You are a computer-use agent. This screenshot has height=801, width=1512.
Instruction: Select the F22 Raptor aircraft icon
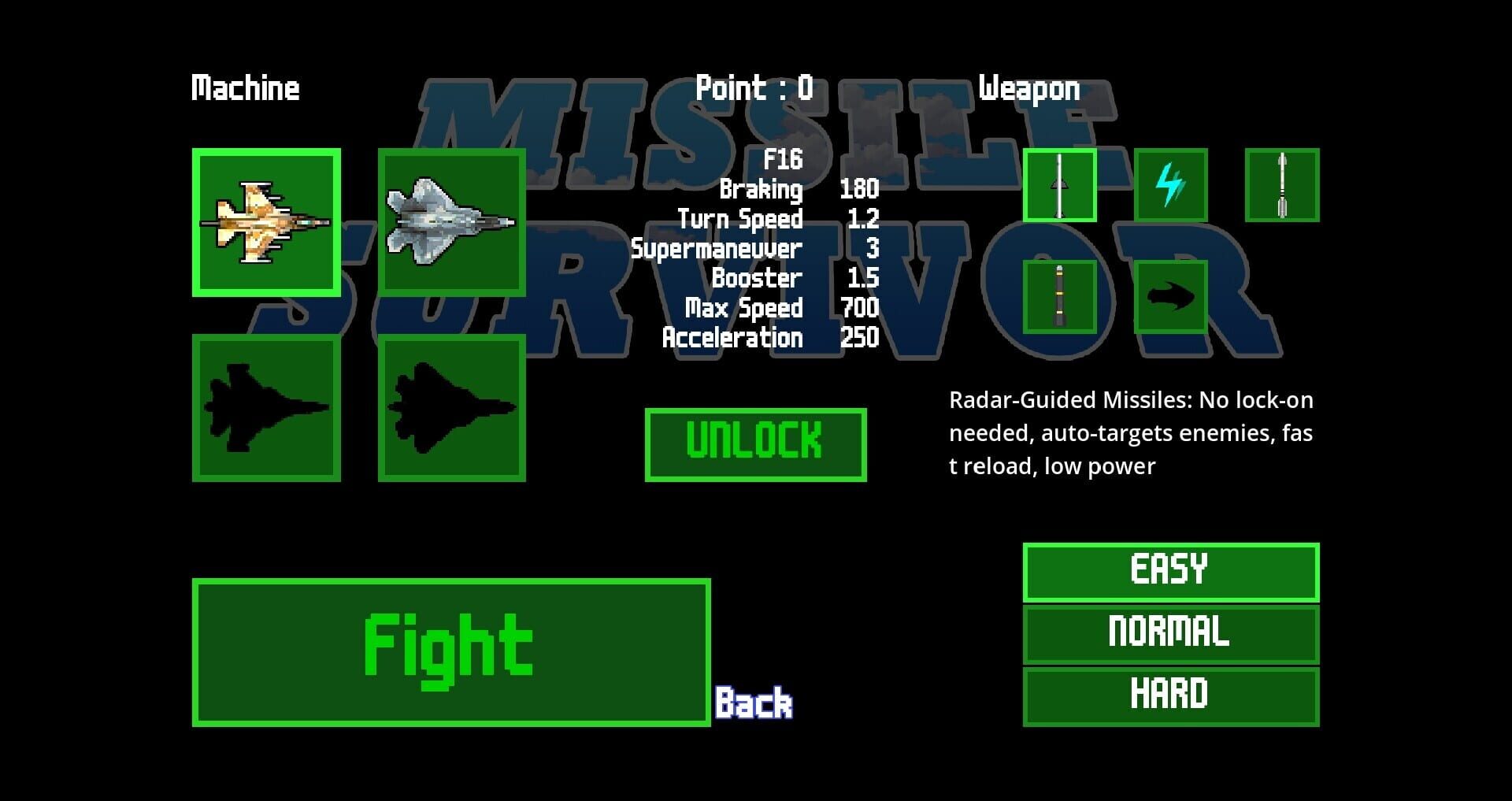click(451, 223)
